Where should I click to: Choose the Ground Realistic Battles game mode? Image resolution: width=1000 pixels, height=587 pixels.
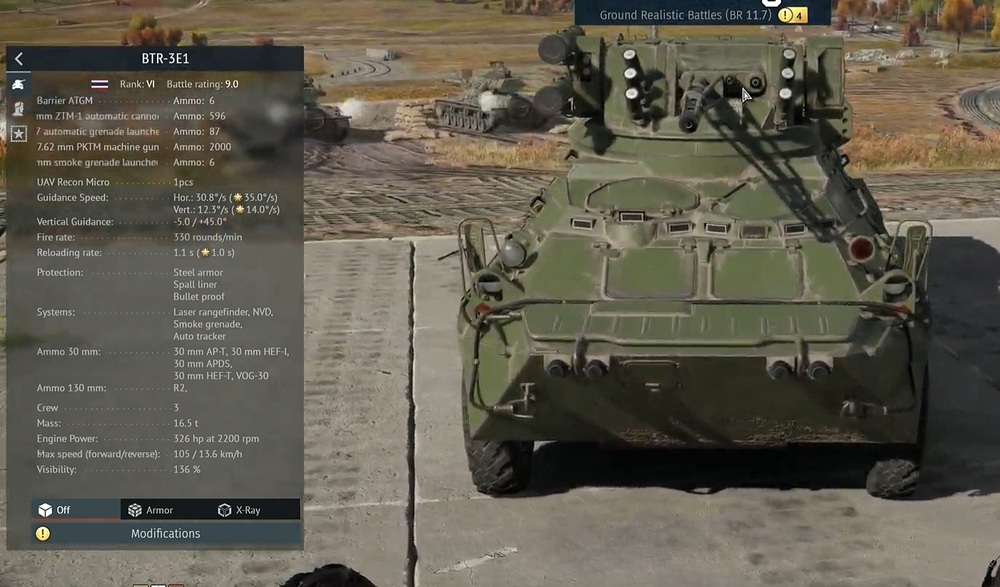(686, 15)
